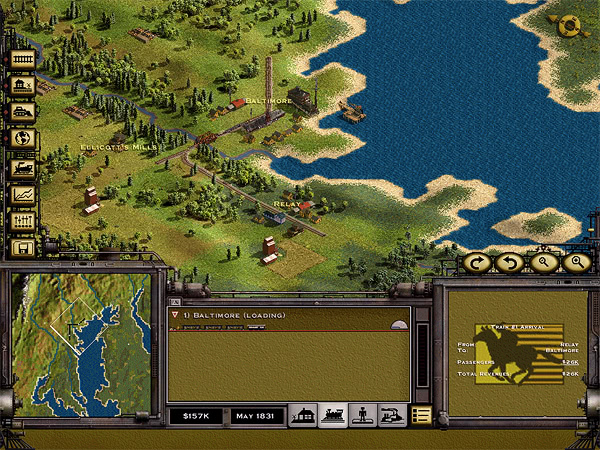Viewport: 600px width, 450px height.
Task: Choose the bulldozer tool
Action: click(x=22, y=112)
